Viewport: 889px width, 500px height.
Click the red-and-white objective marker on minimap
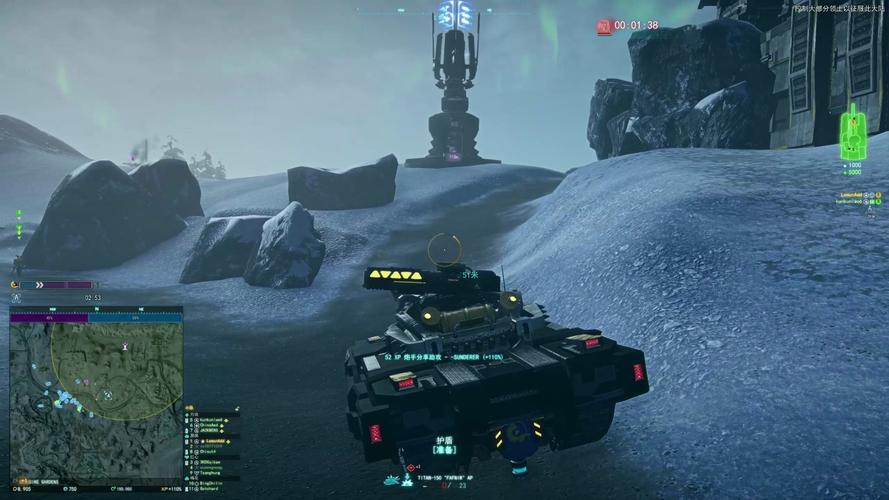click(125, 346)
